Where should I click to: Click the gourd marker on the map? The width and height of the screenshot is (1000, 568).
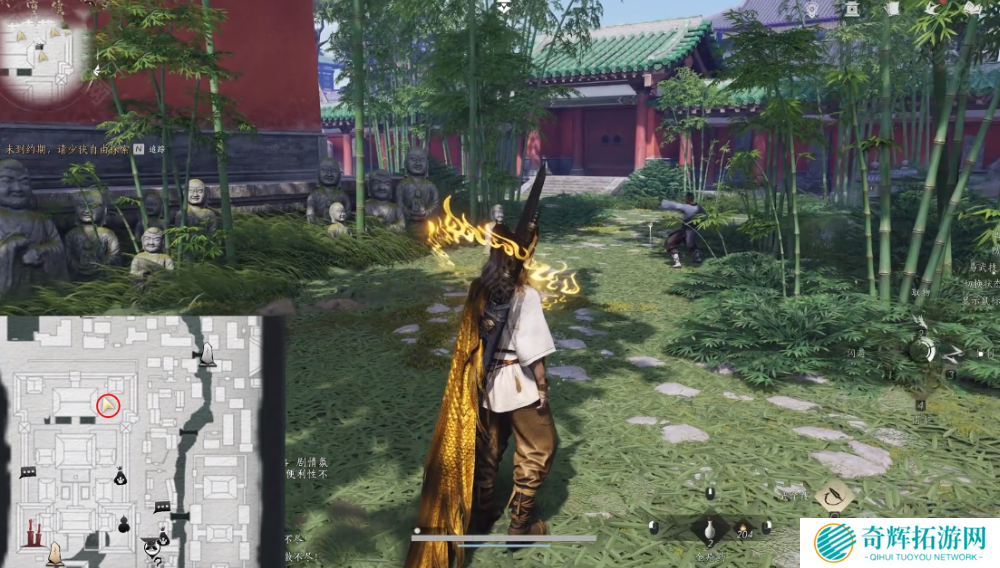[x=125, y=524]
